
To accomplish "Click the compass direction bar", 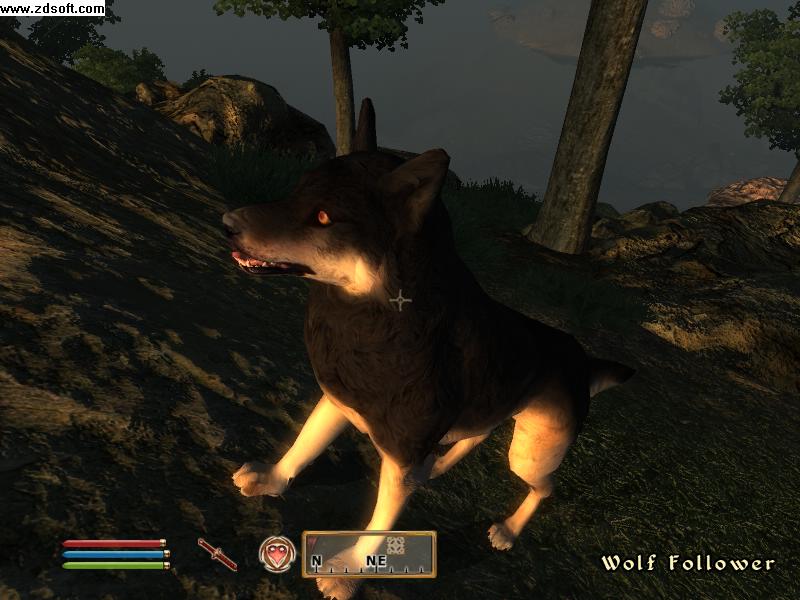I will [x=369, y=555].
